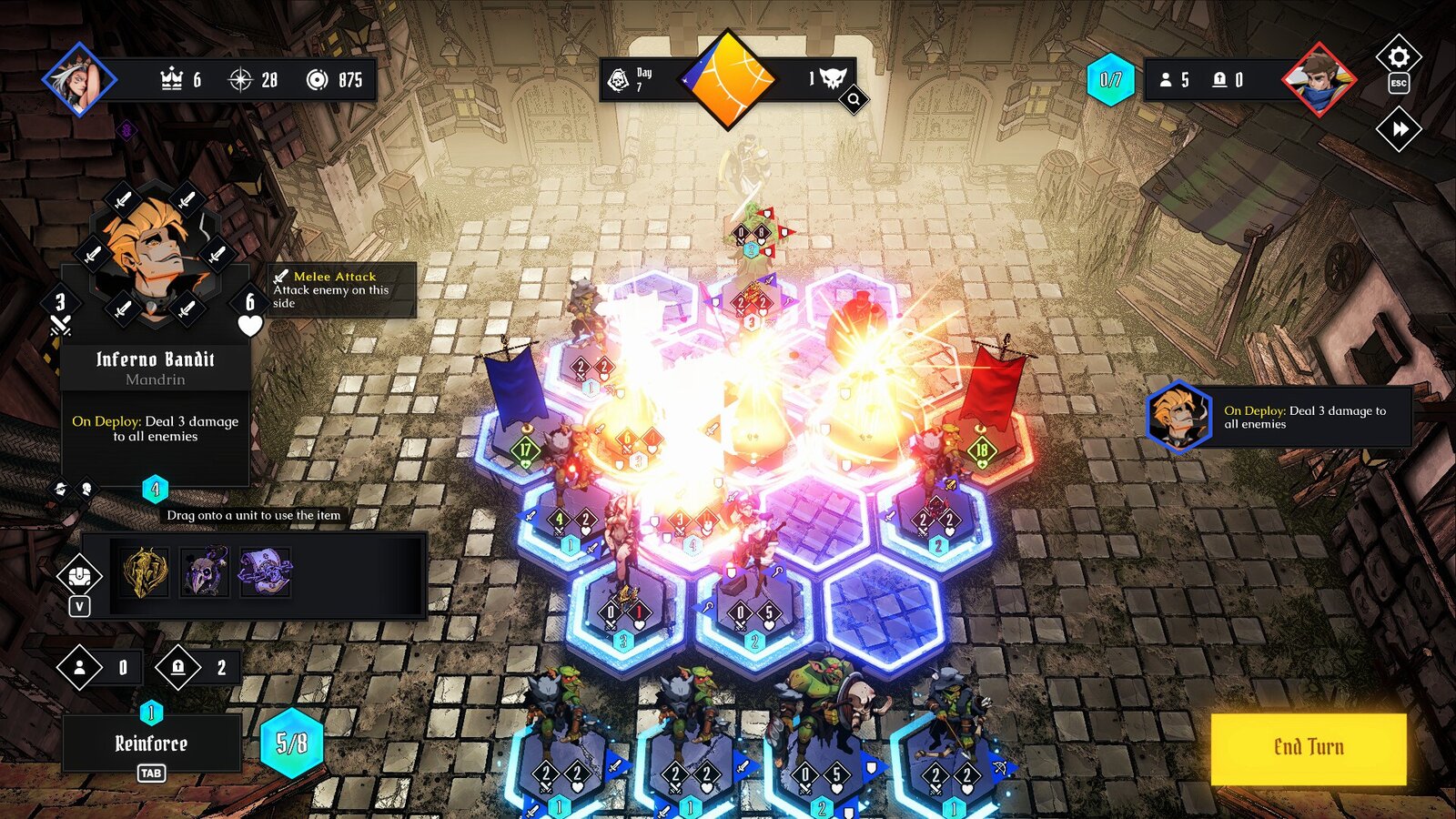The width and height of the screenshot is (1456, 819).
Task: Click the compass resource icon
Action: tap(239, 80)
